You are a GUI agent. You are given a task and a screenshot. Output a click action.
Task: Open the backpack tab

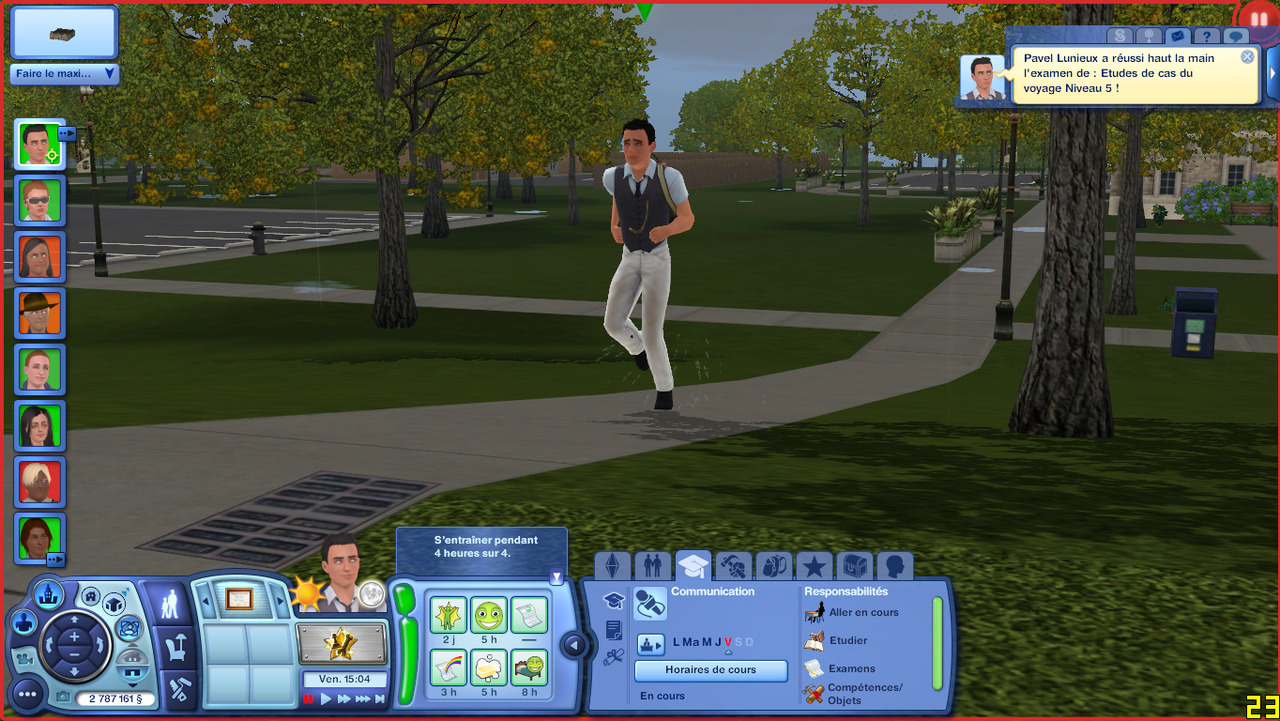774,567
